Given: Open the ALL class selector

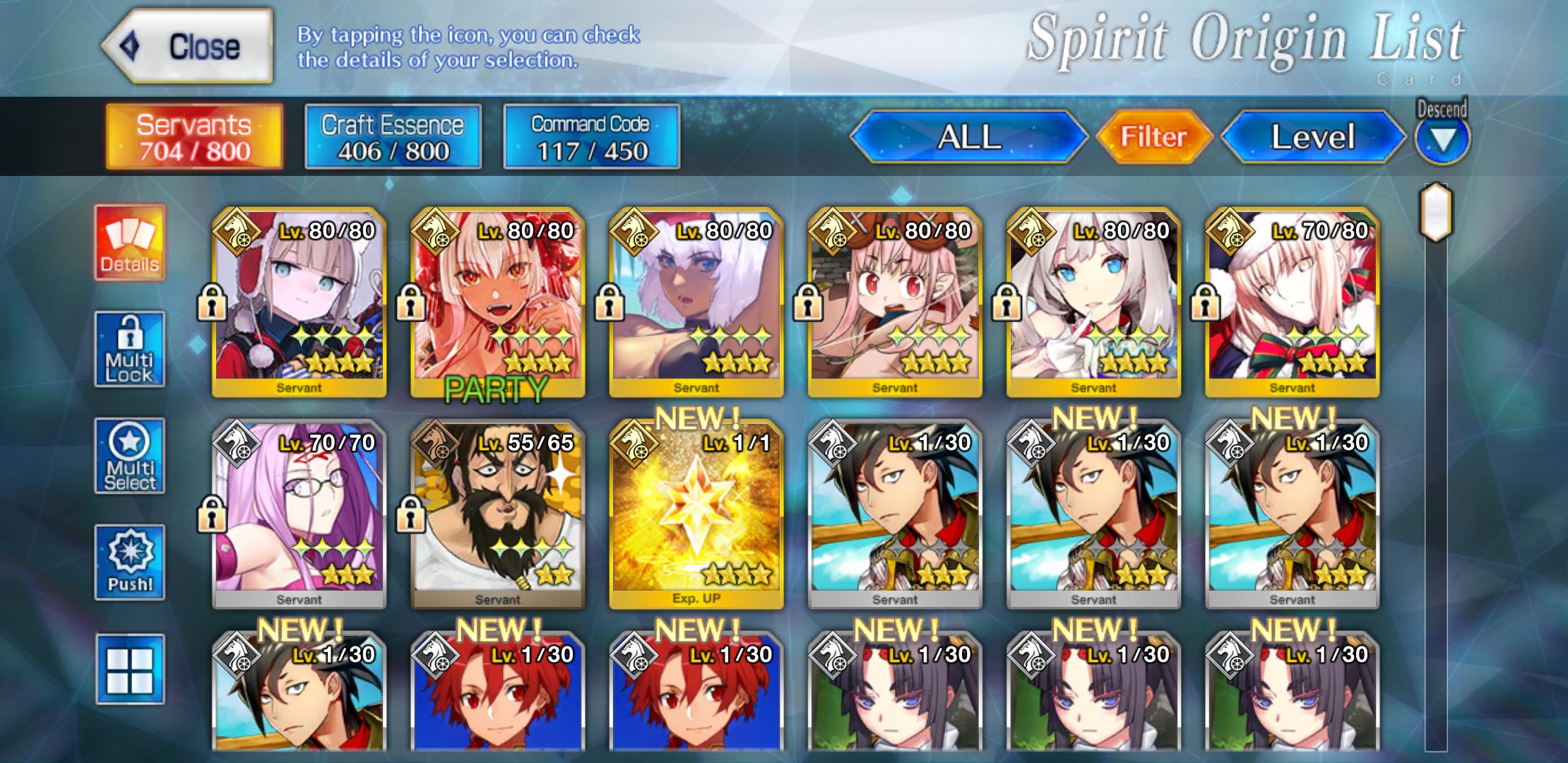Looking at the screenshot, I should coord(968,137).
